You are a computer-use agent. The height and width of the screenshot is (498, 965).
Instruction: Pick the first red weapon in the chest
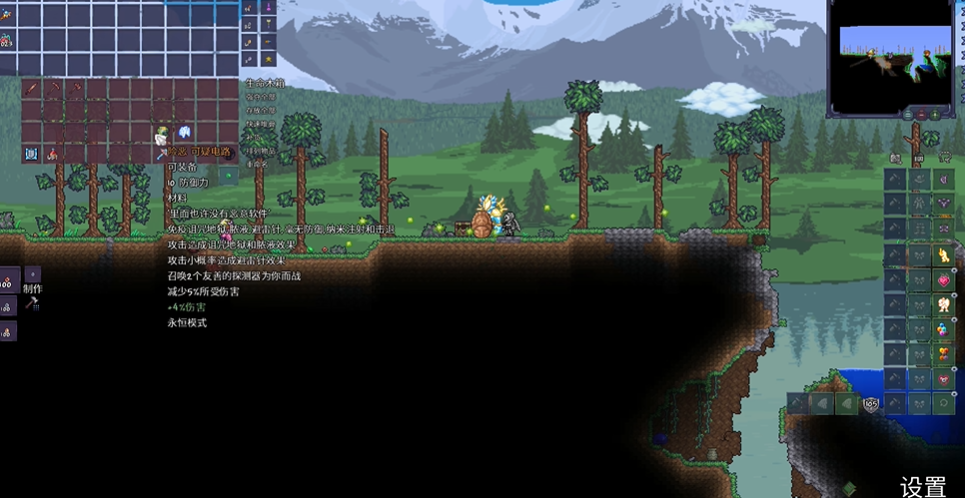point(32,89)
